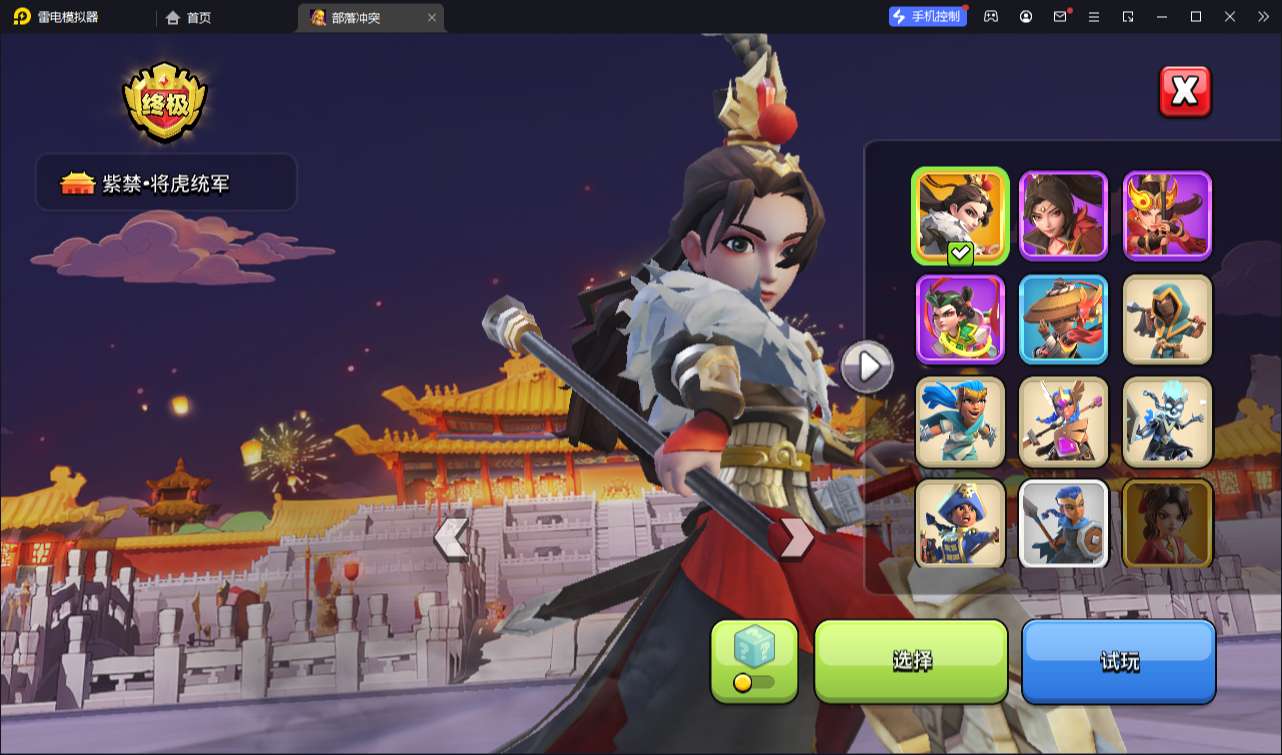Select the purple queen skin in the top row
This screenshot has width=1282, height=755.
tap(1063, 214)
